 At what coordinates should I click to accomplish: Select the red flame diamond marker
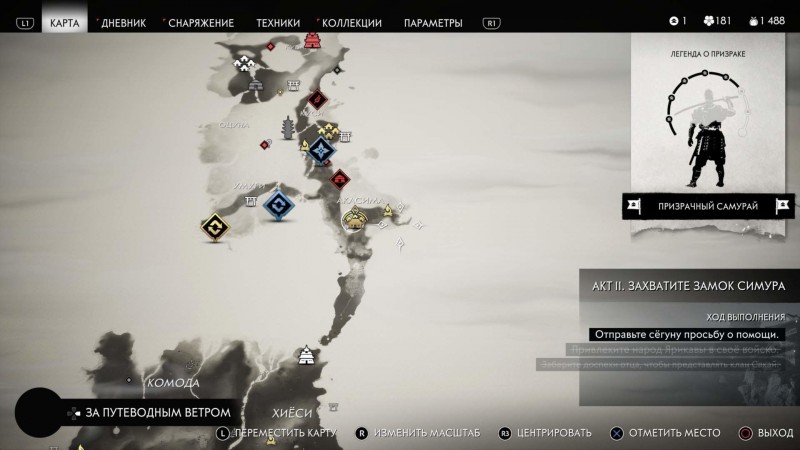(317, 98)
